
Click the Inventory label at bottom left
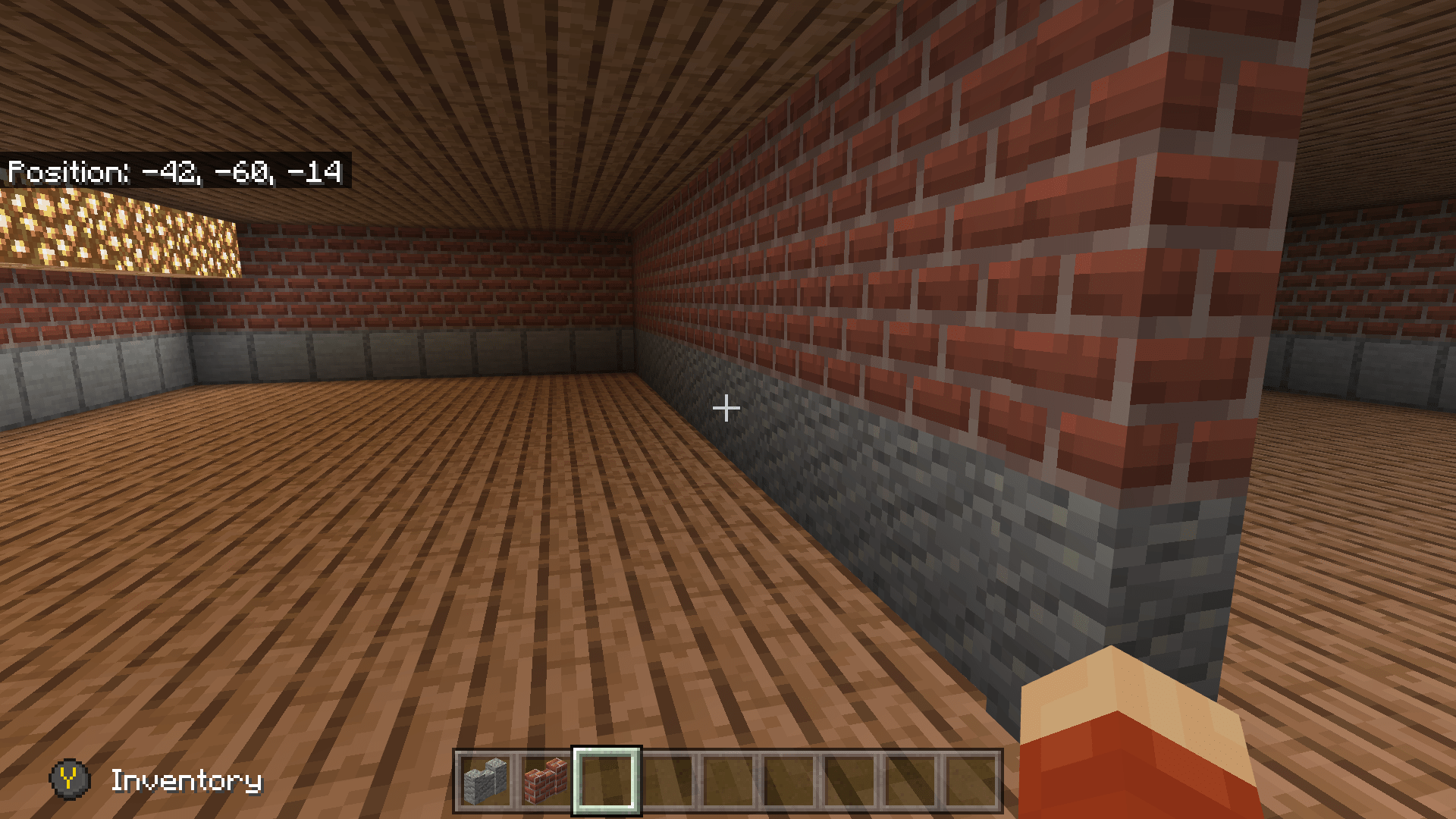[186, 779]
